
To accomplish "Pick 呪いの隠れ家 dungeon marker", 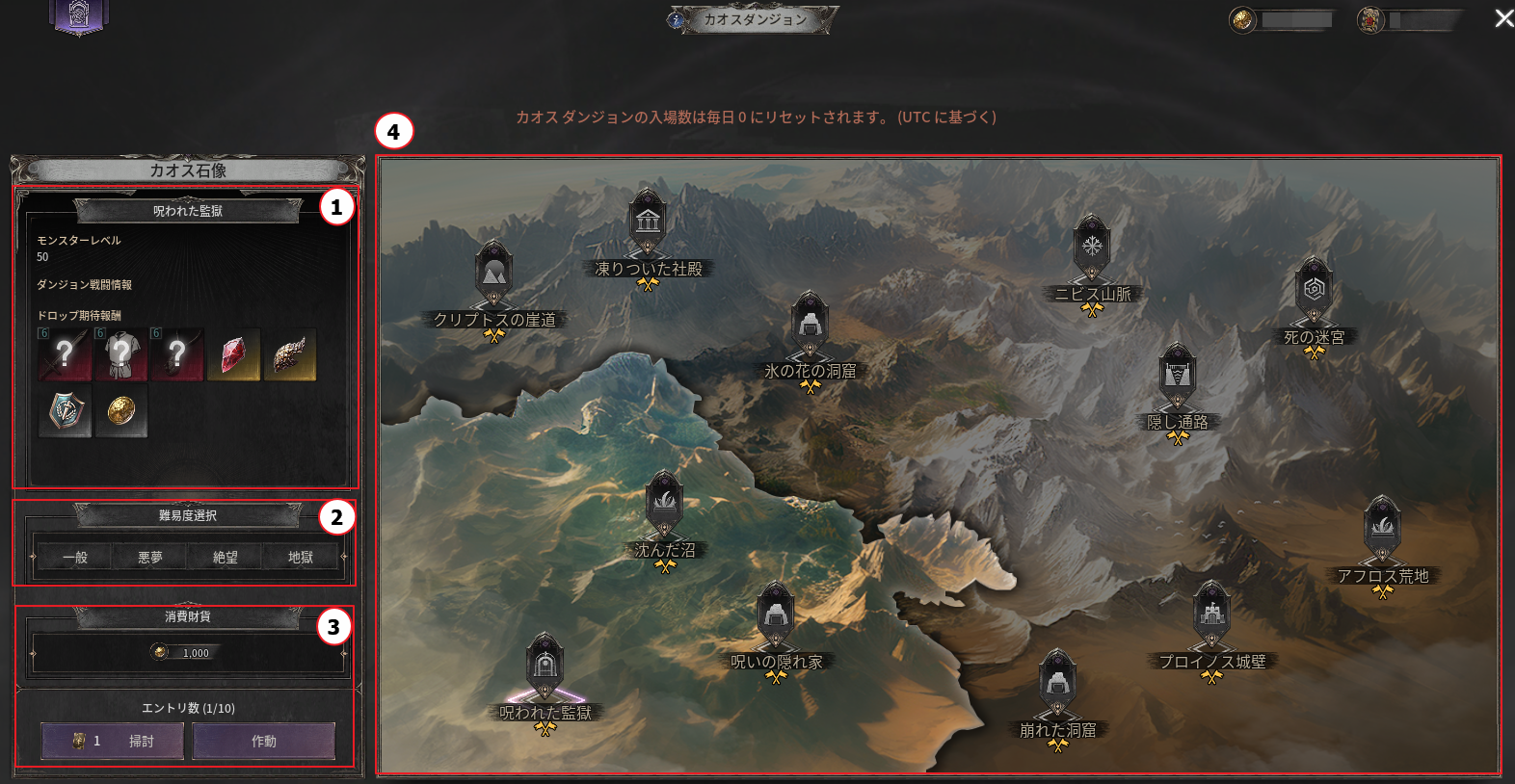I will (776, 614).
